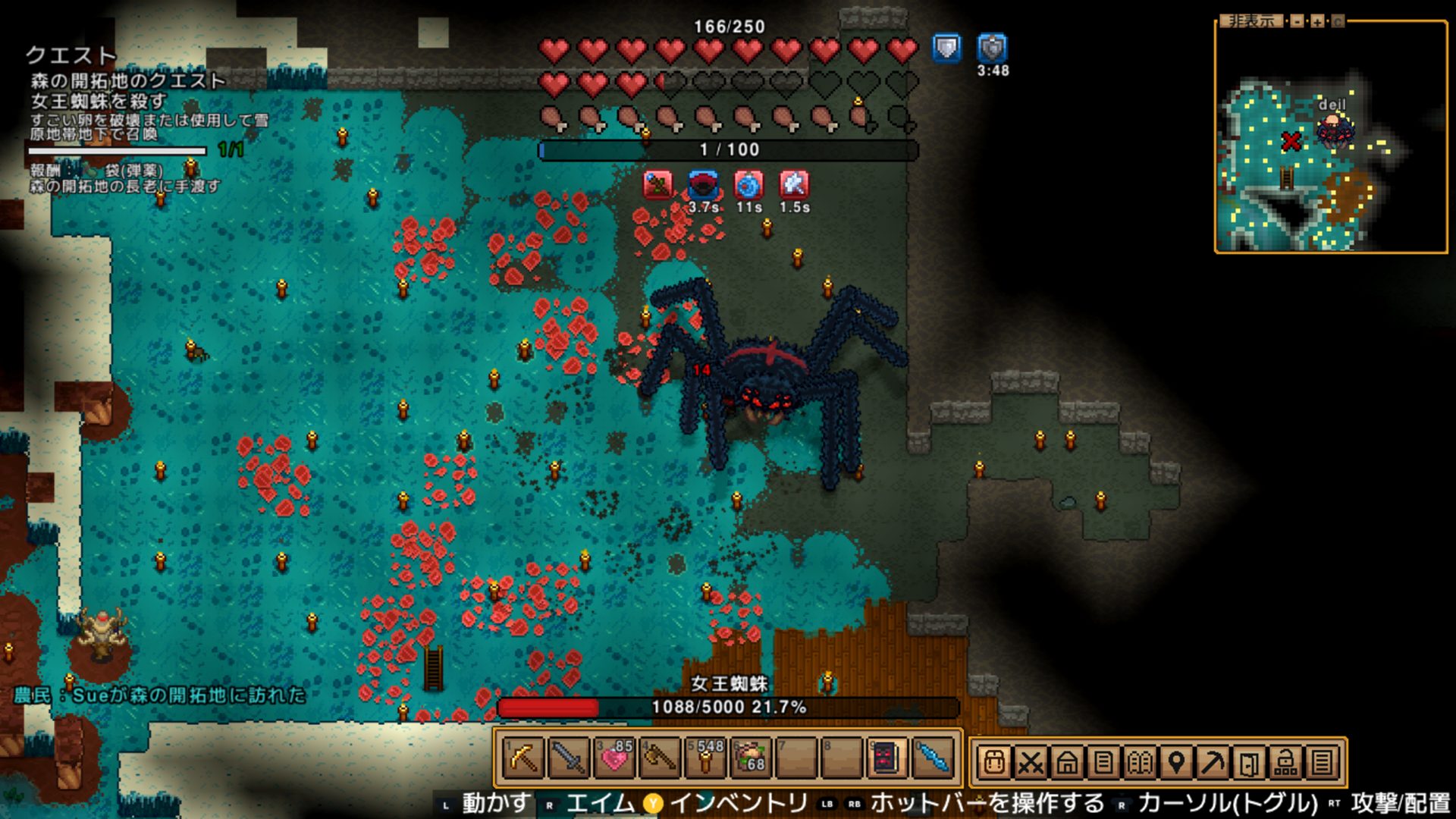Pick the torch stack hotbar slot
This screenshot has width=1456, height=819.
tap(705, 759)
